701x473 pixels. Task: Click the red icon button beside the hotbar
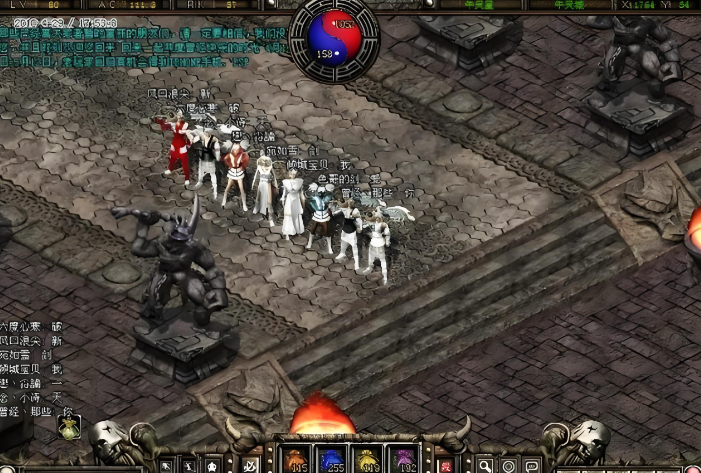tap(446, 465)
